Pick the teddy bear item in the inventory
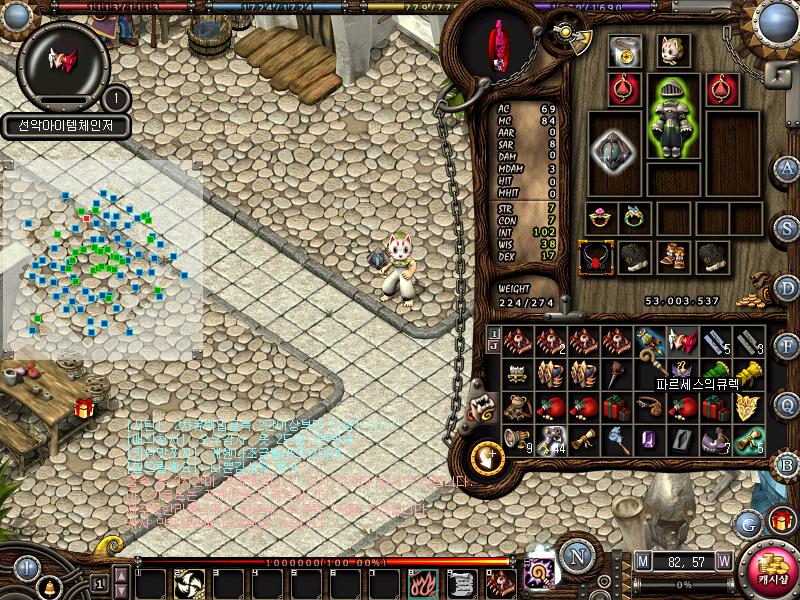 pyautogui.click(x=518, y=407)
